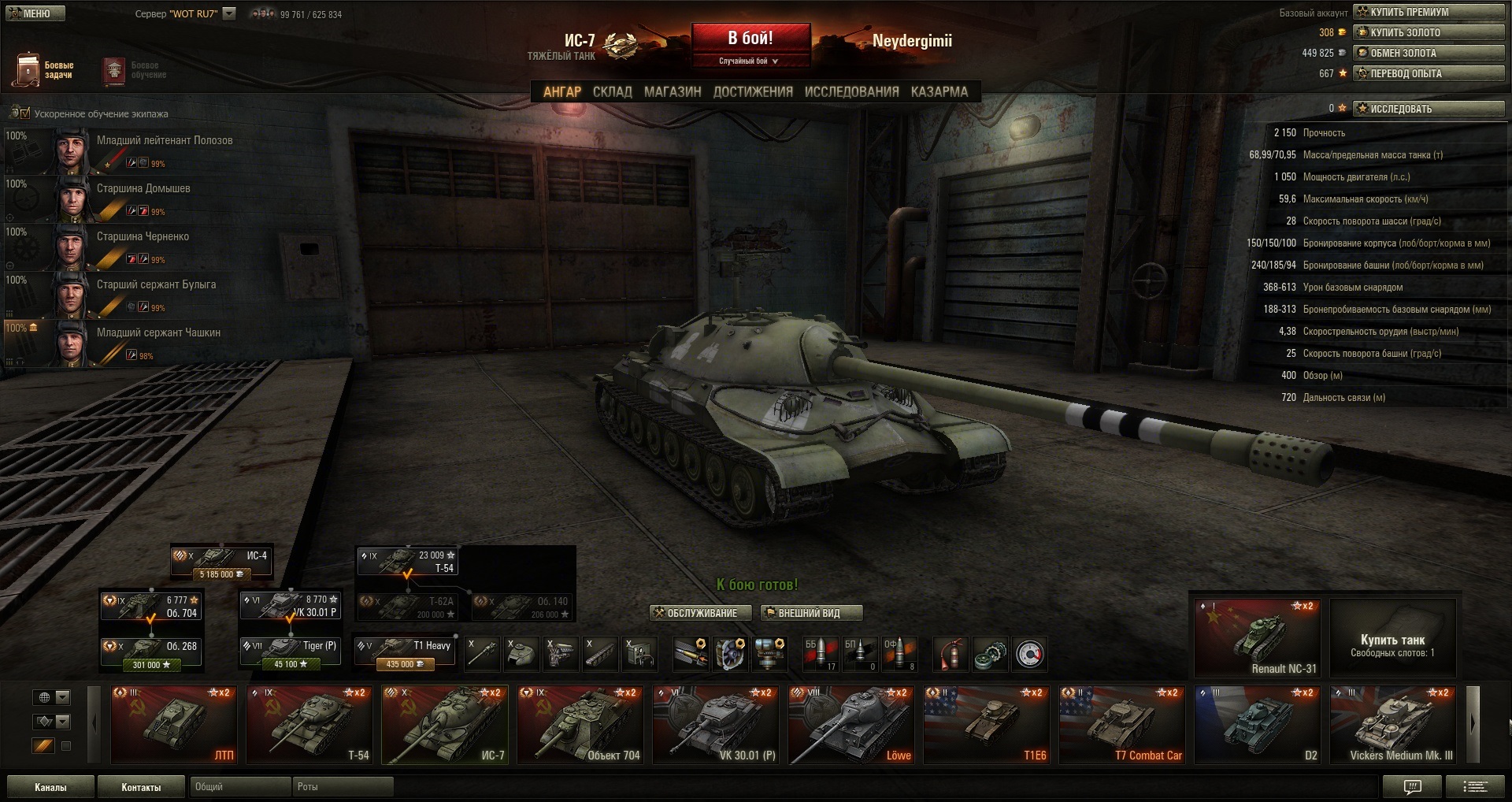The width and height of the screenshot is (1512, 802).
Task: Open the Каналы chat channels button
Action: pos(50,787)
